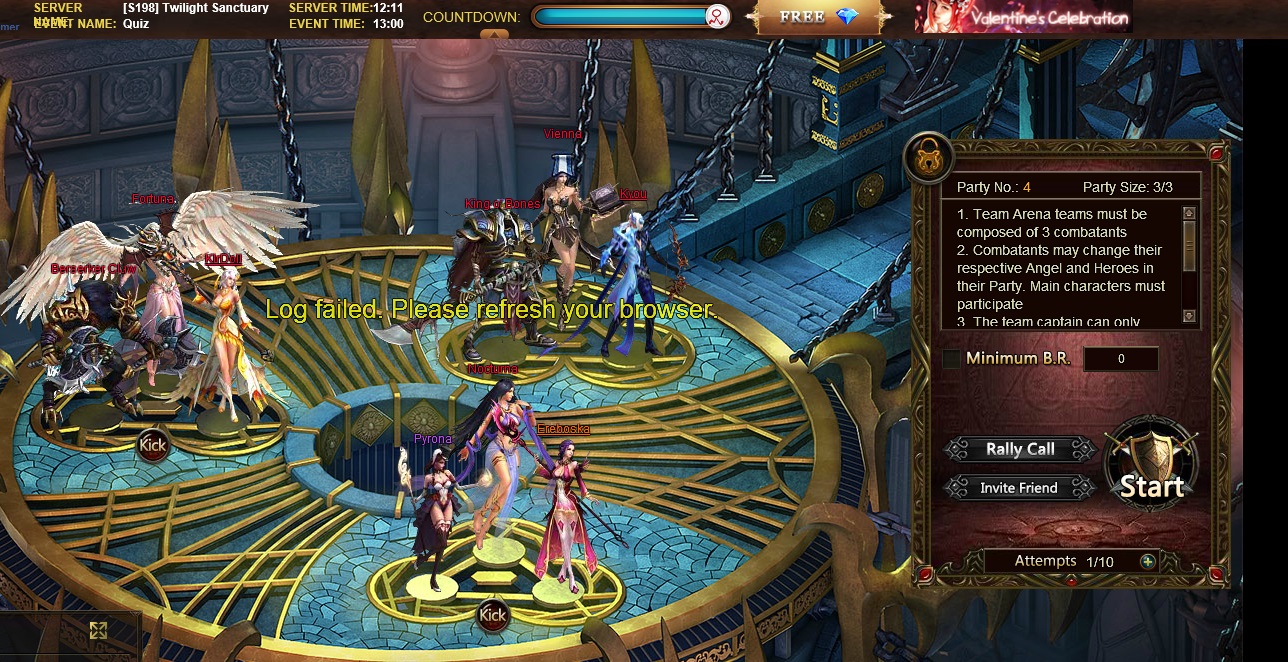Viewport: 1288px width, 662px height.
Task: Open the Valentine's Celebration banner
Action: (x=1023, y=17)
